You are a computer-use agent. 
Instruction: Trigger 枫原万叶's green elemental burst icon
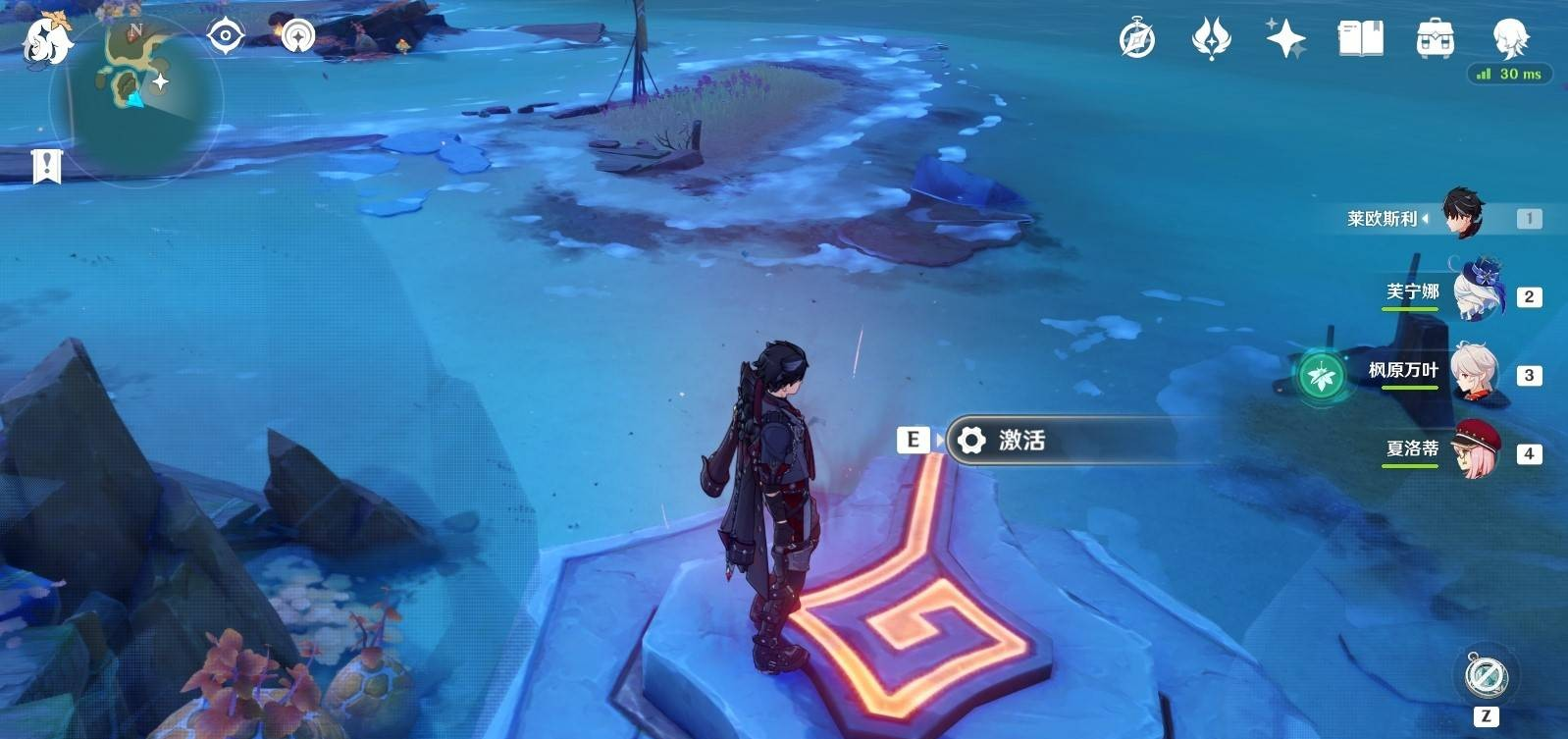[x=1322, y=375]
